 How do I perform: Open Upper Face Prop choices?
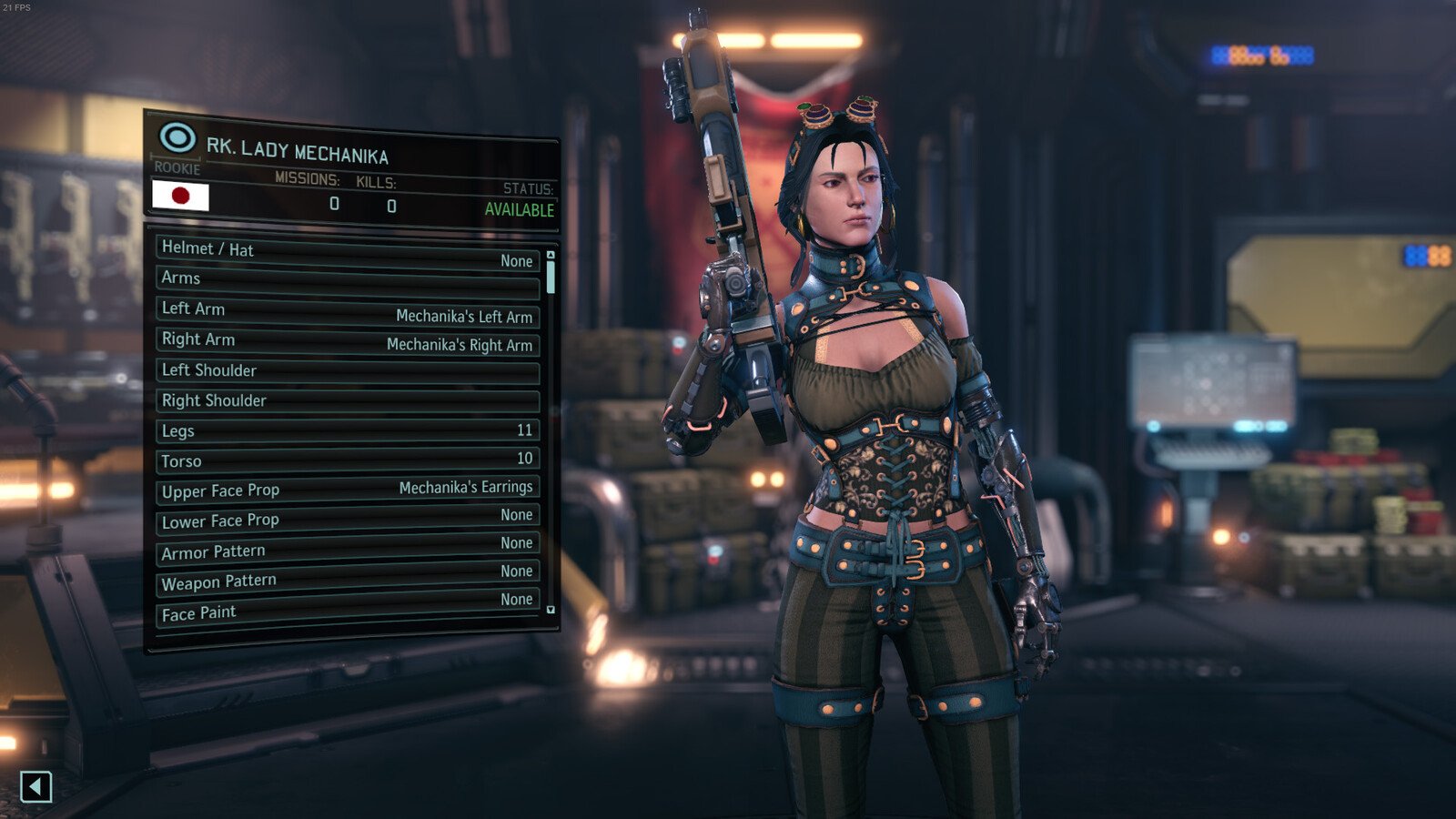[348, 490]
